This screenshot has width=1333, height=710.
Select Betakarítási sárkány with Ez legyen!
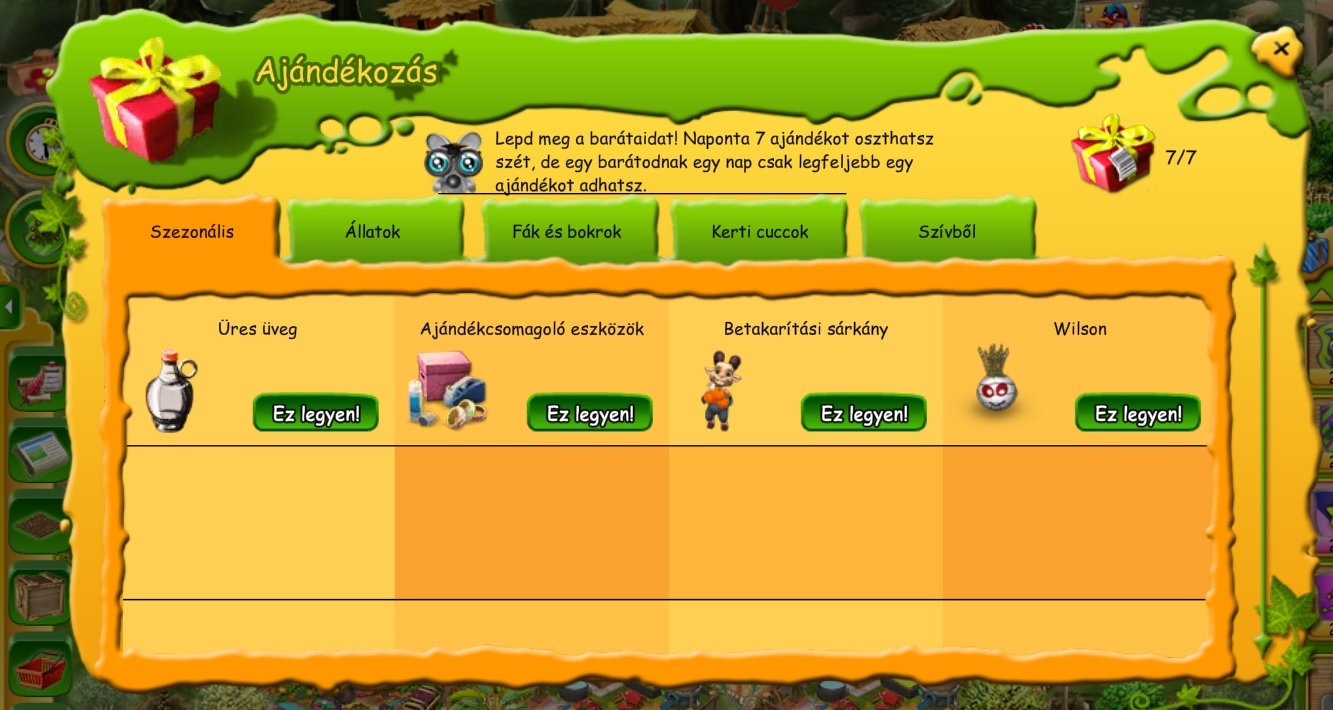tap(863, 413)
